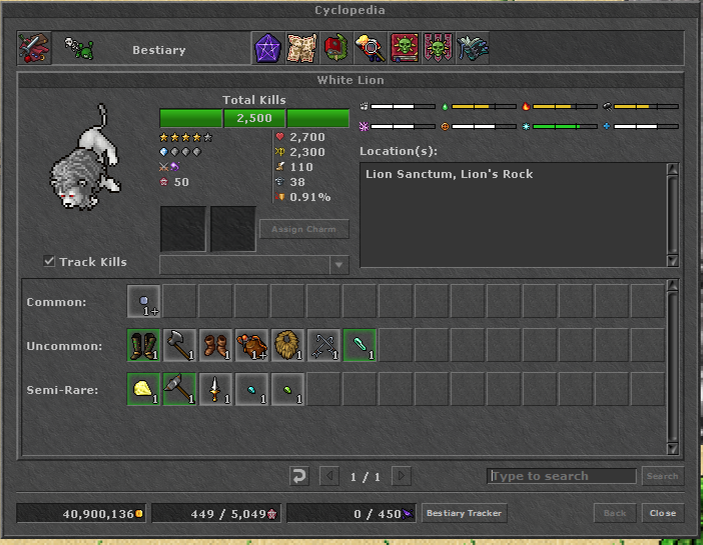Toggle the Track Kills checkbox
This screenshot has height=545, width=703.
[49, 262]
